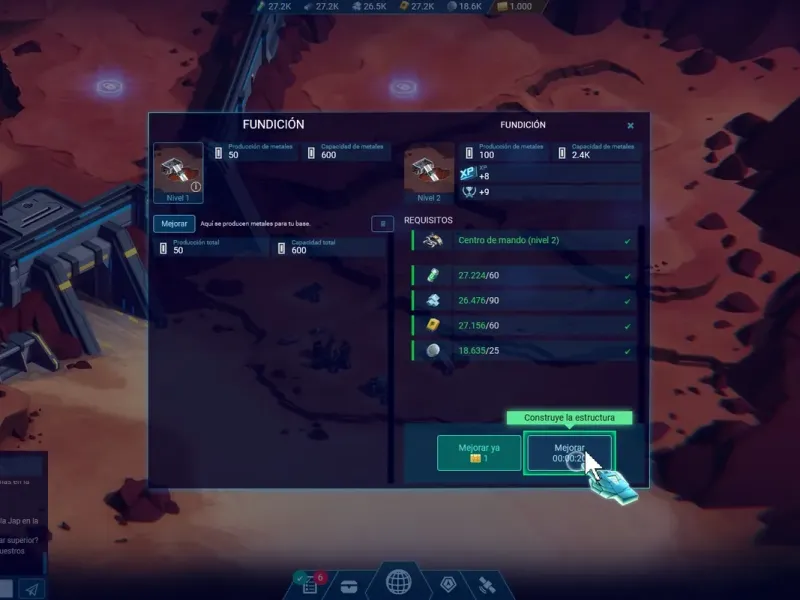Open the hexagon-emblem menu in bottom bar
800x600 pixels.
448,583
